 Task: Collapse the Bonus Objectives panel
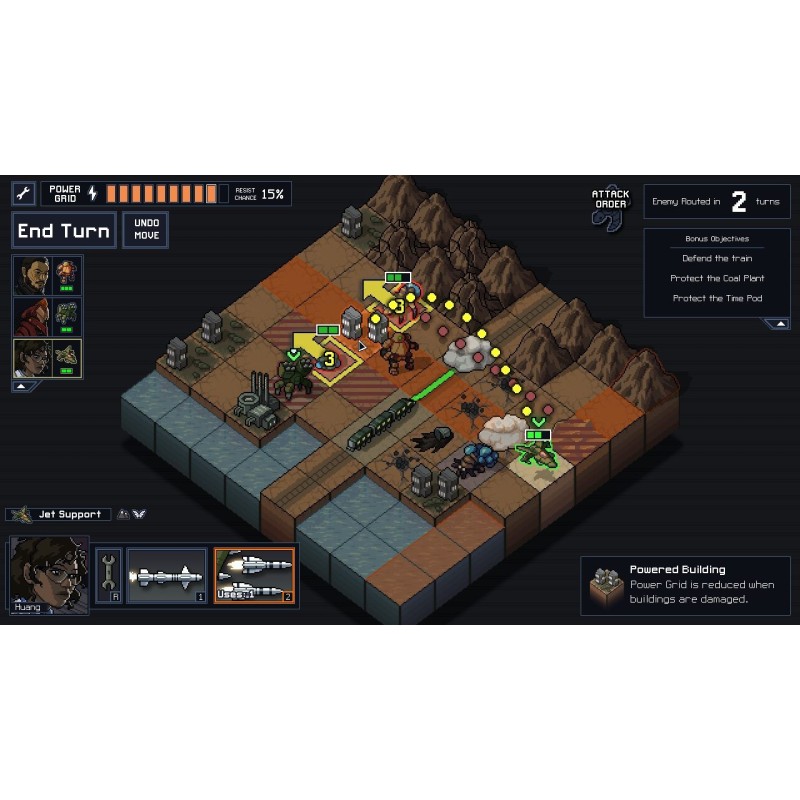pyautogui.click(x=776, y=324)
